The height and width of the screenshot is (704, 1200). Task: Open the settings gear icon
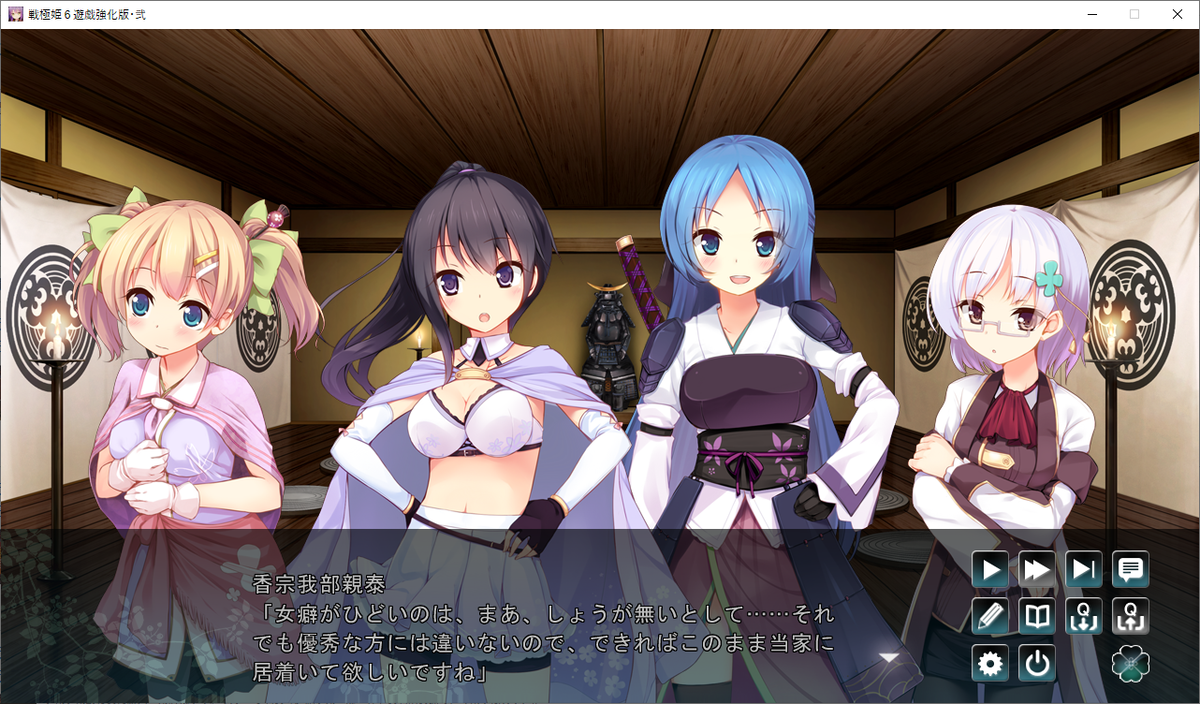tap(990, 663)
